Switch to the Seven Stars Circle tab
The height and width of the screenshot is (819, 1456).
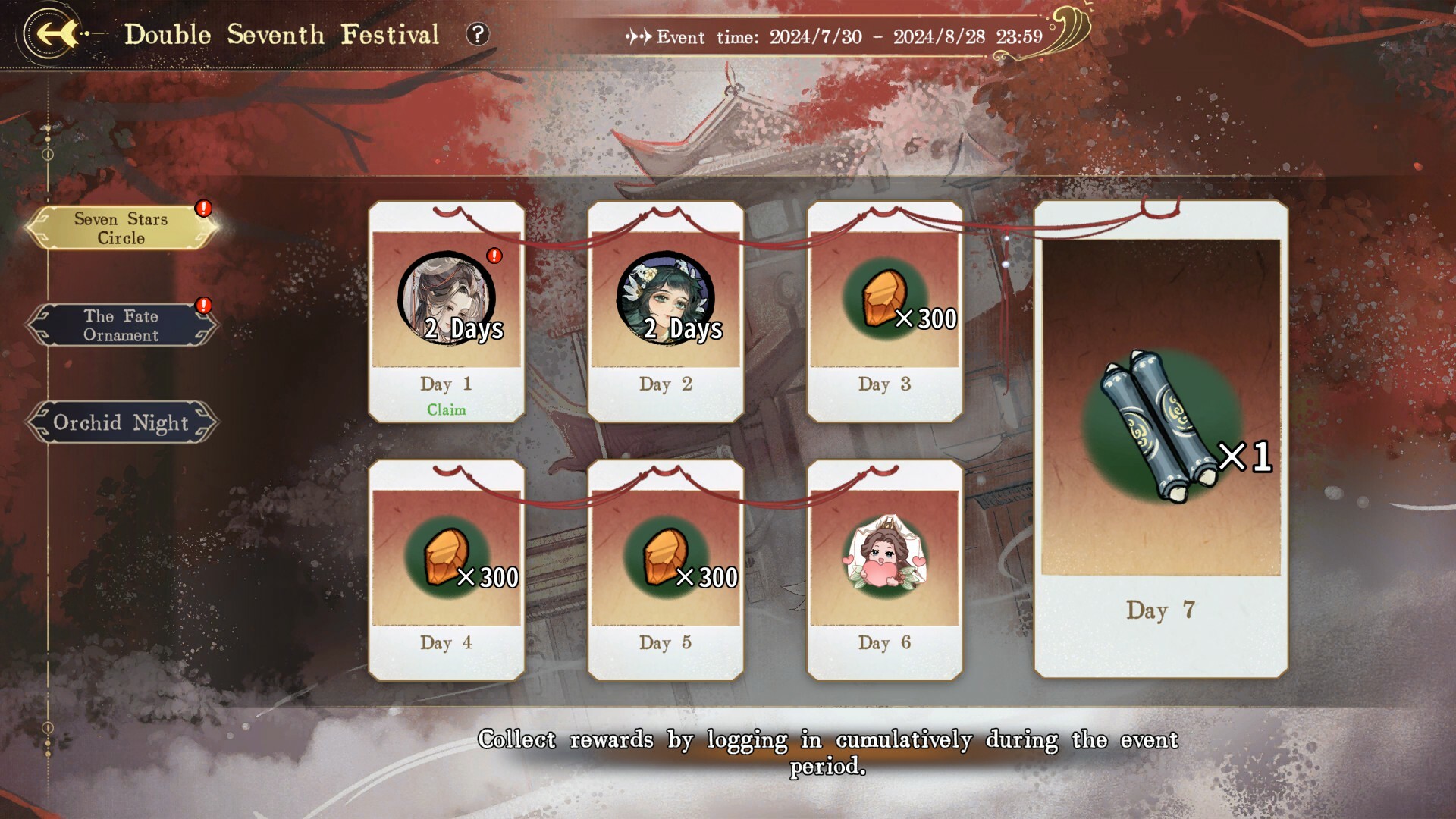pyautogui.click(x=120, y=227)
